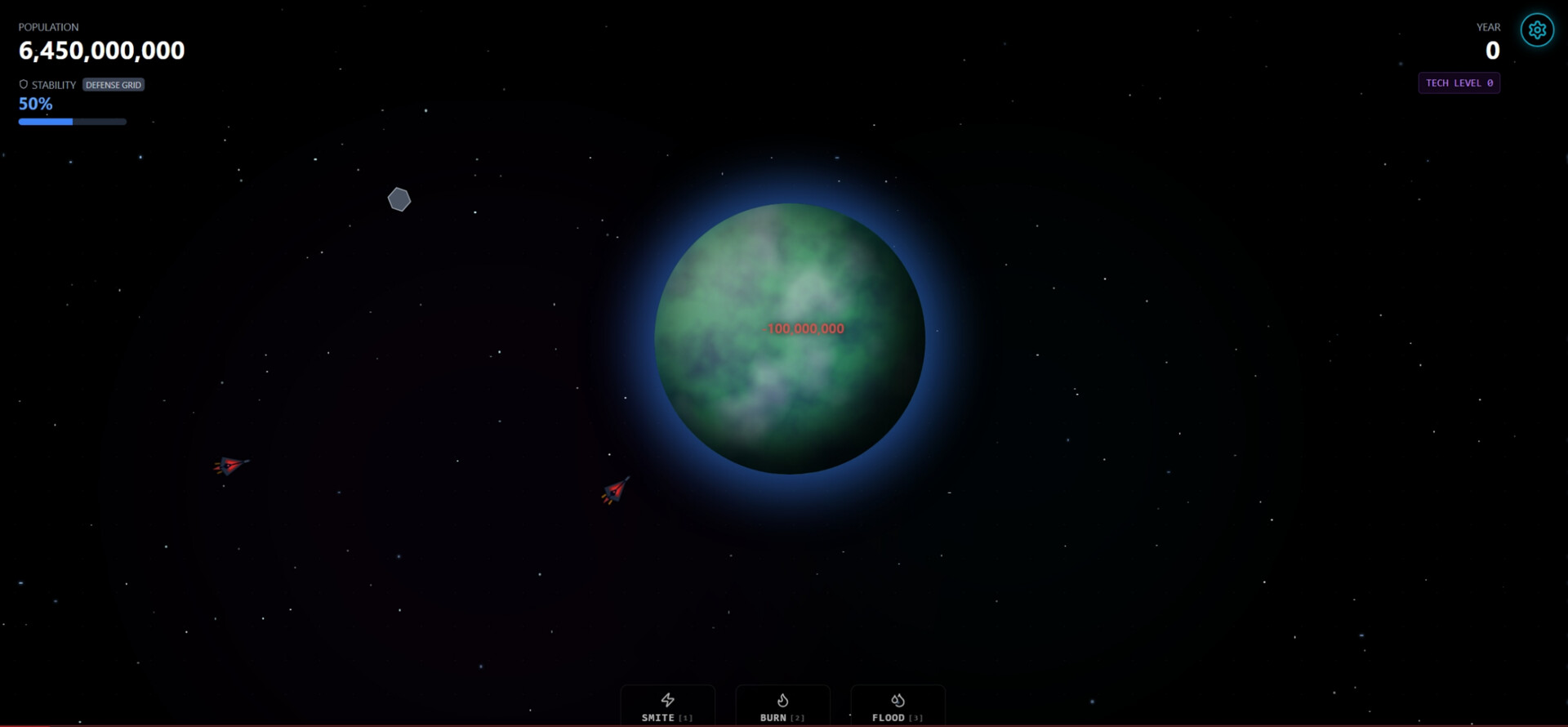The height and width of the screenshot is (727, 1568).
Task: Toggle the DEFENSE GRID badge
Action: tap(114, 84)
